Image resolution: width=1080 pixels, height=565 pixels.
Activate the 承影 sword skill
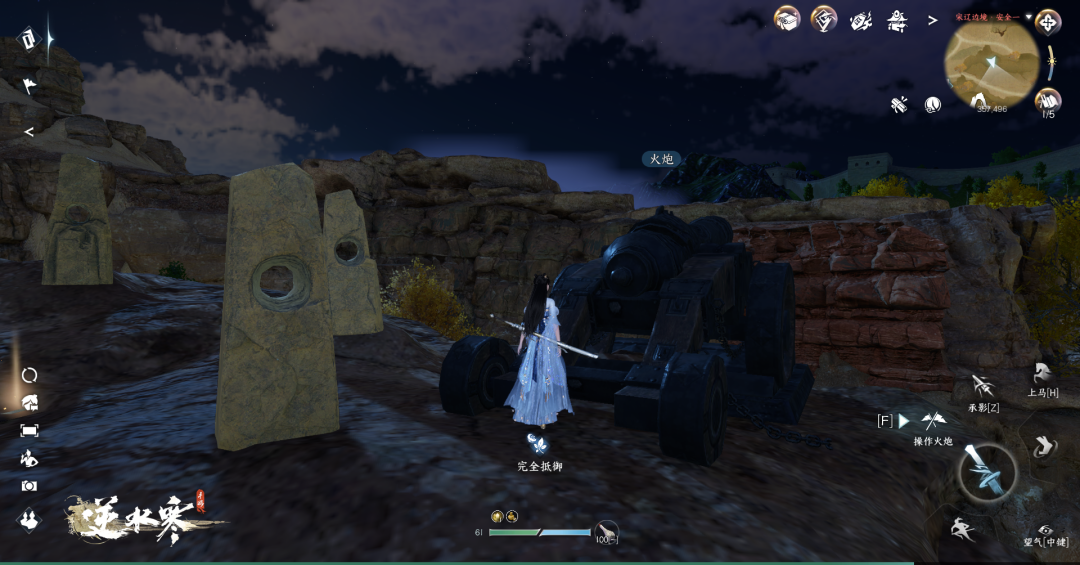[x=983, y=386]
